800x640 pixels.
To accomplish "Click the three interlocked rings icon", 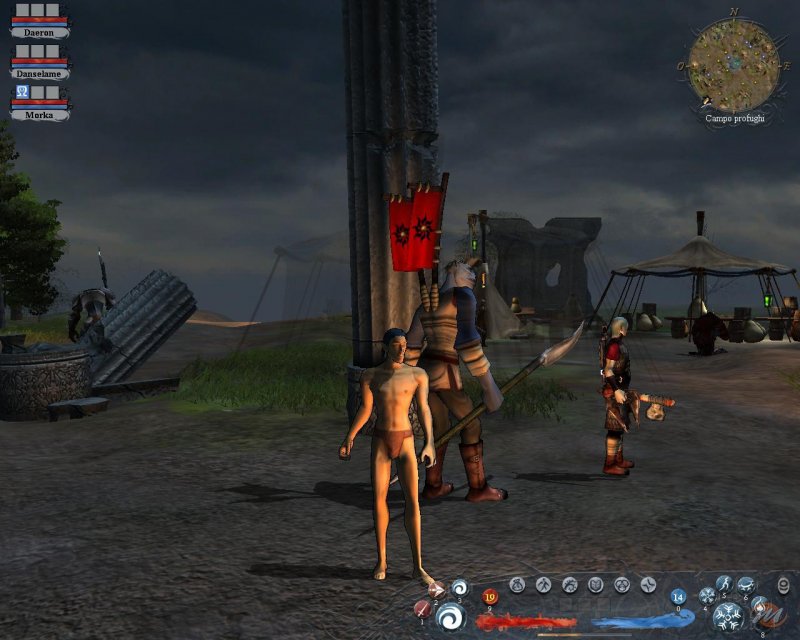I will [622, 585].
